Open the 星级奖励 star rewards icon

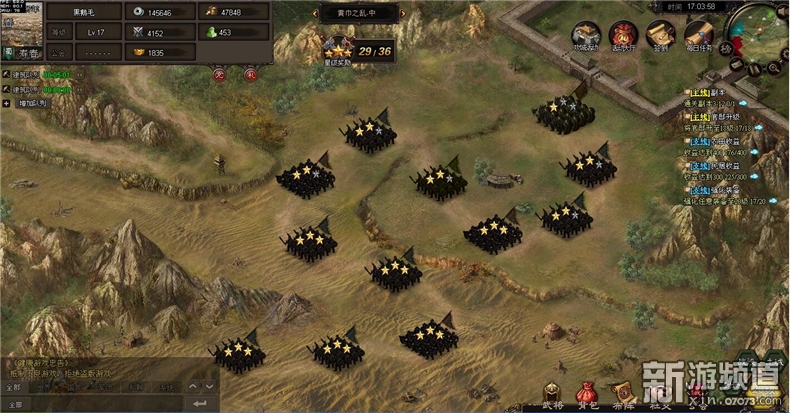[336, 50]
